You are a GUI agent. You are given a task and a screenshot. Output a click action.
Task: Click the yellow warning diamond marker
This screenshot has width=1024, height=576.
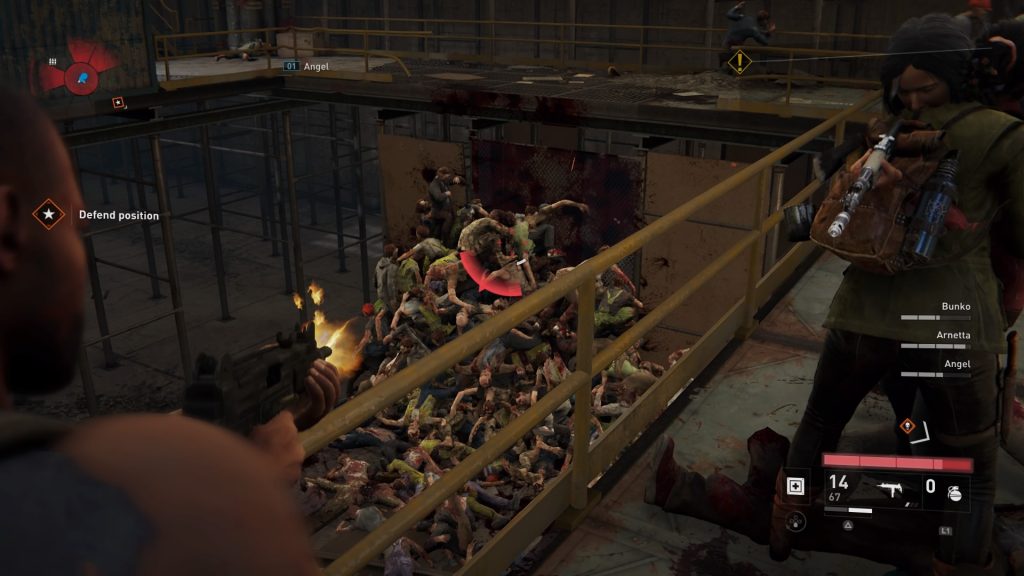point(739,62)
